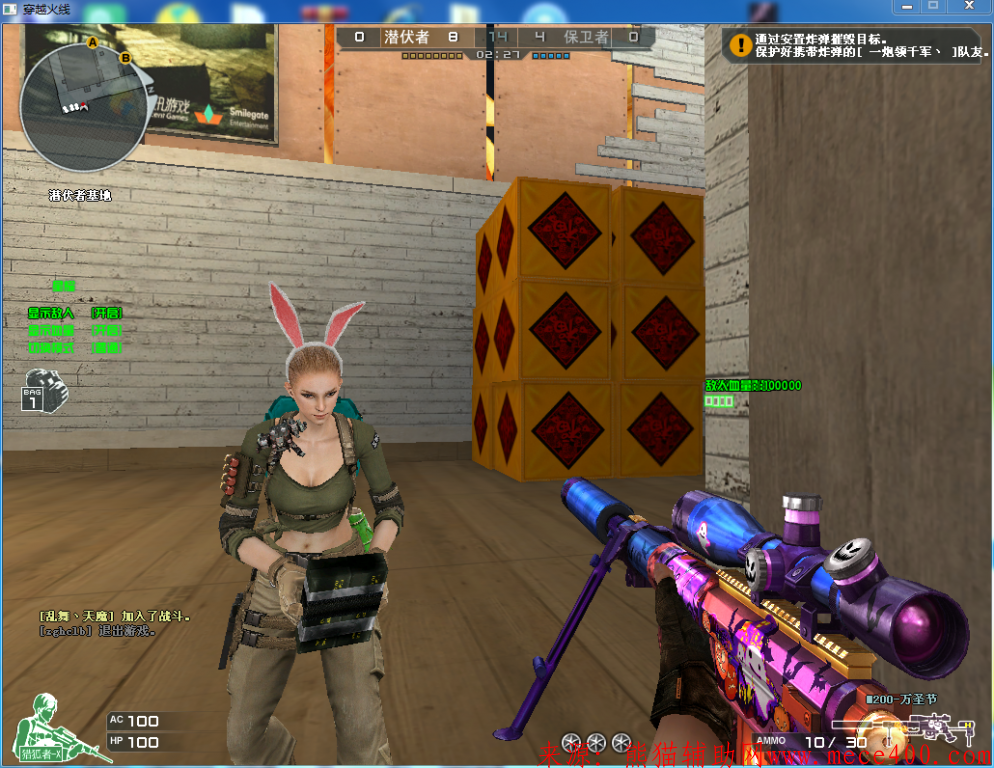Click the yellow exclamation mission objective icon
The width and height of the screenshot is (994, 768).
pos(740,45)
